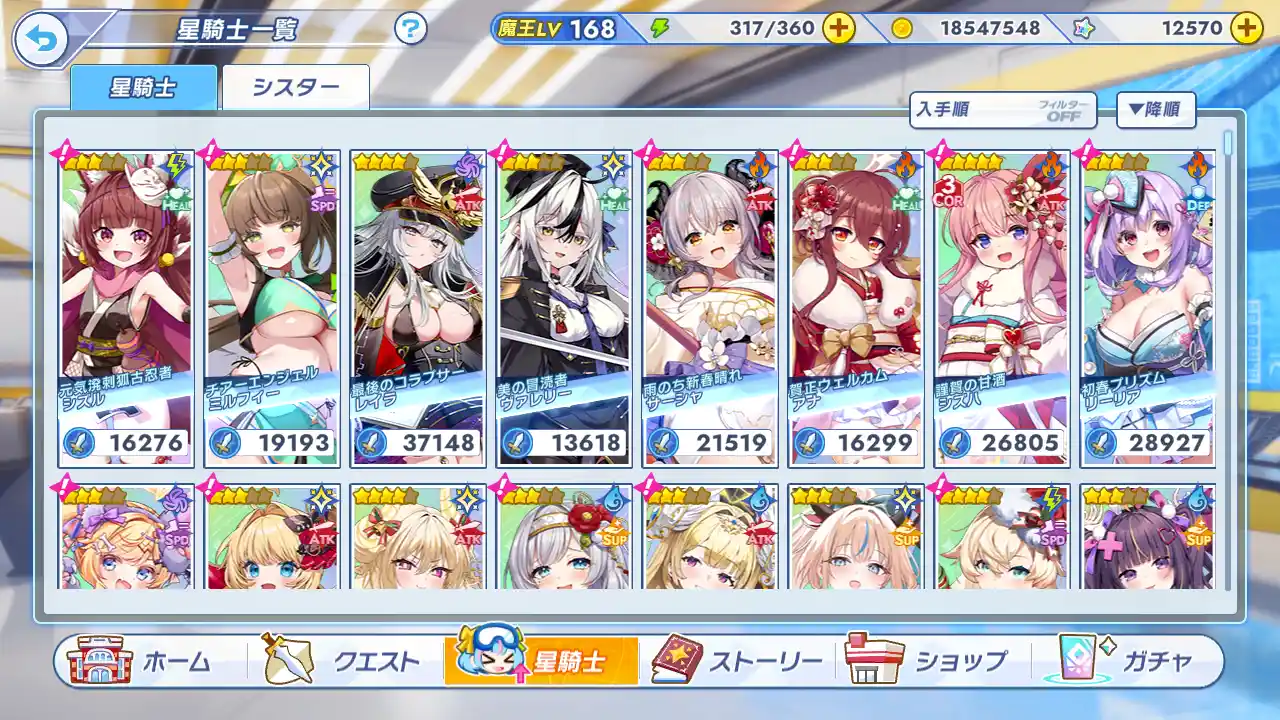Open the 入手順 sort filter

pos(1002,111)
